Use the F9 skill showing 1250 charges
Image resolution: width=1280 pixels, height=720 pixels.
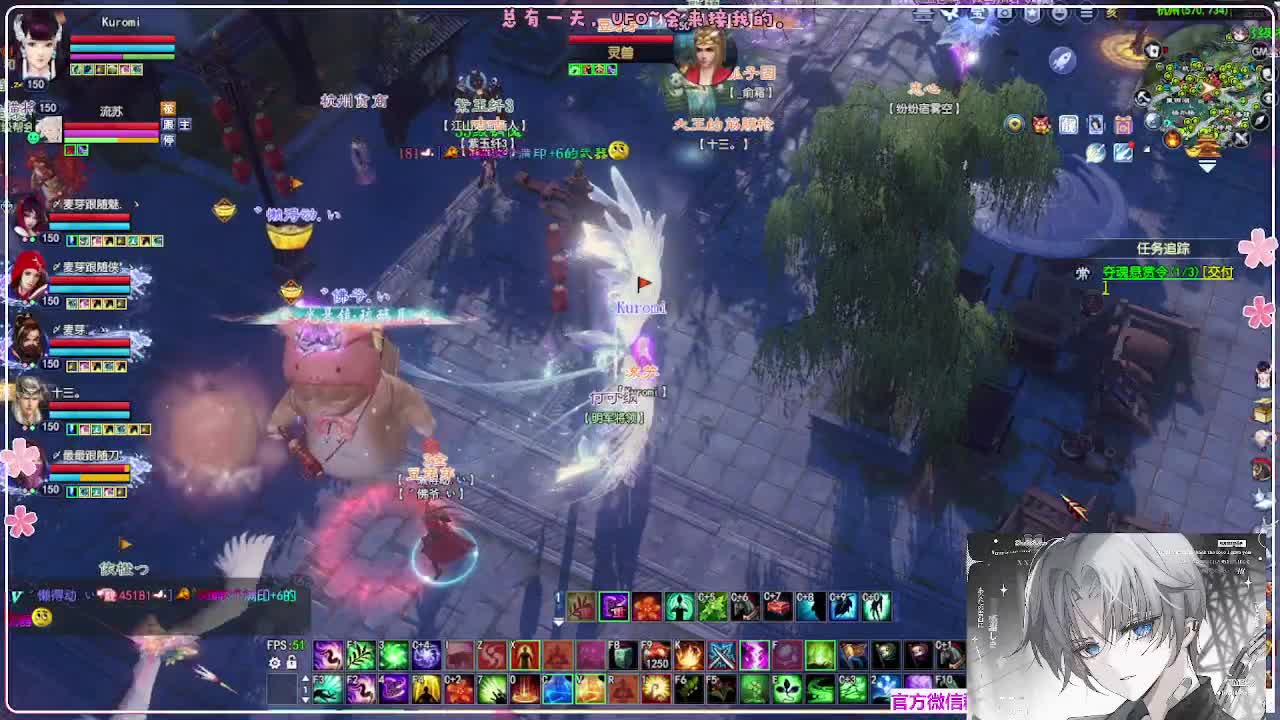point(654,655)
